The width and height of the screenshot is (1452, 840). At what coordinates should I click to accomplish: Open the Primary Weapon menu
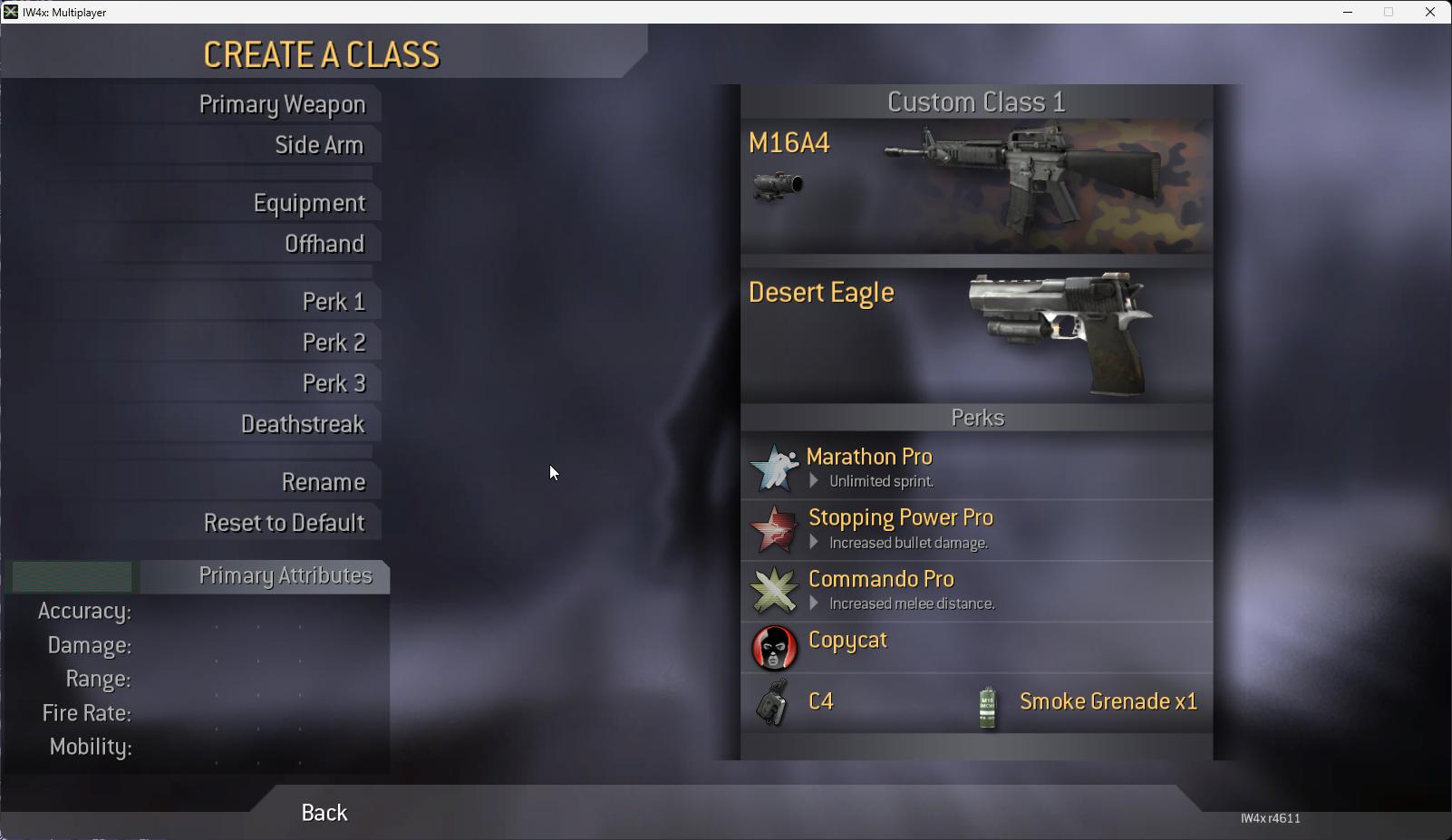[282, 105]
